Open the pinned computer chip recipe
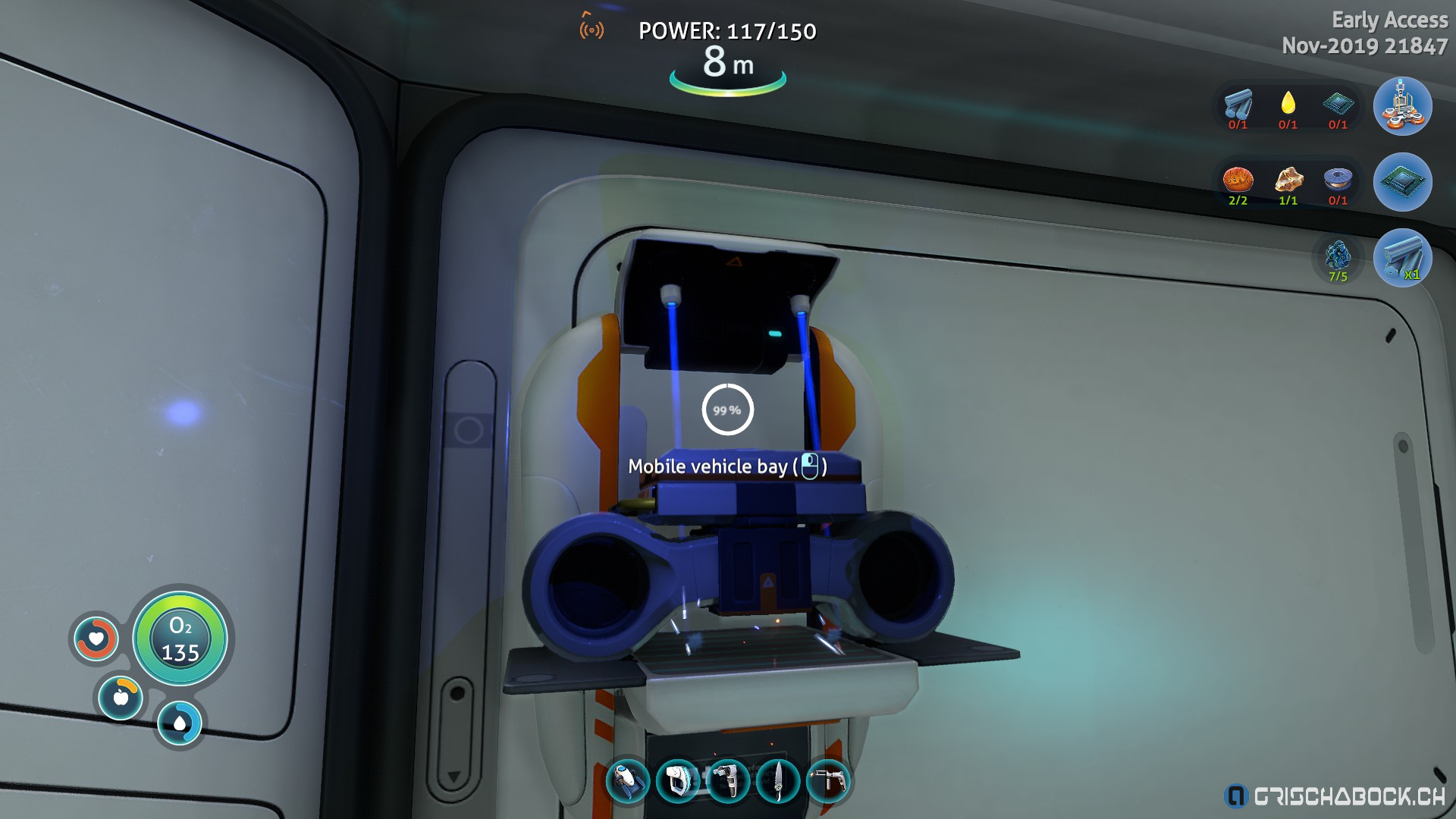Image resolution: width=1456 pixels, height=819 pixels. (1402, 182)
